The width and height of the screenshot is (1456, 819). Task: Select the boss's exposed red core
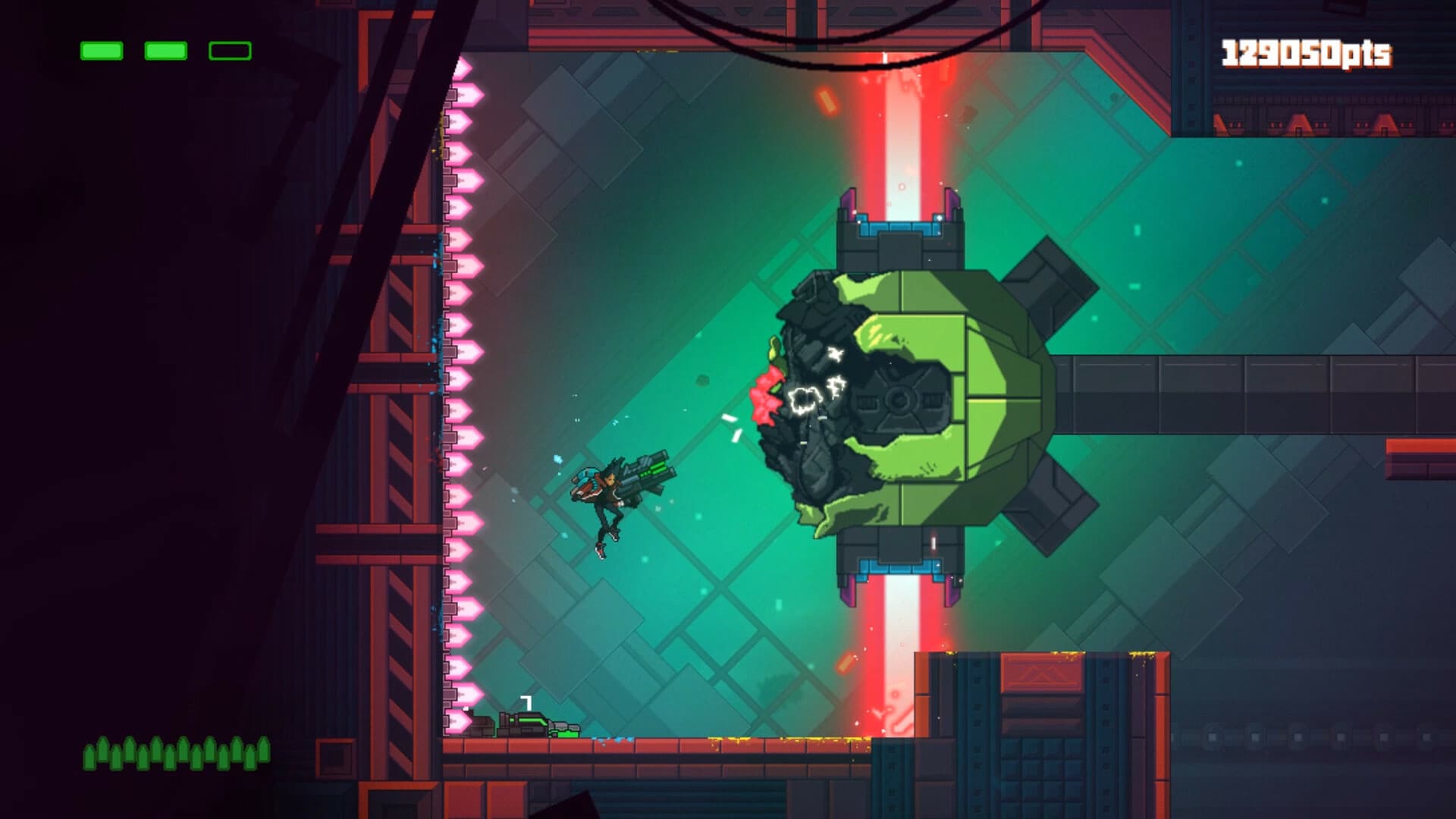(x=766, y=394)
